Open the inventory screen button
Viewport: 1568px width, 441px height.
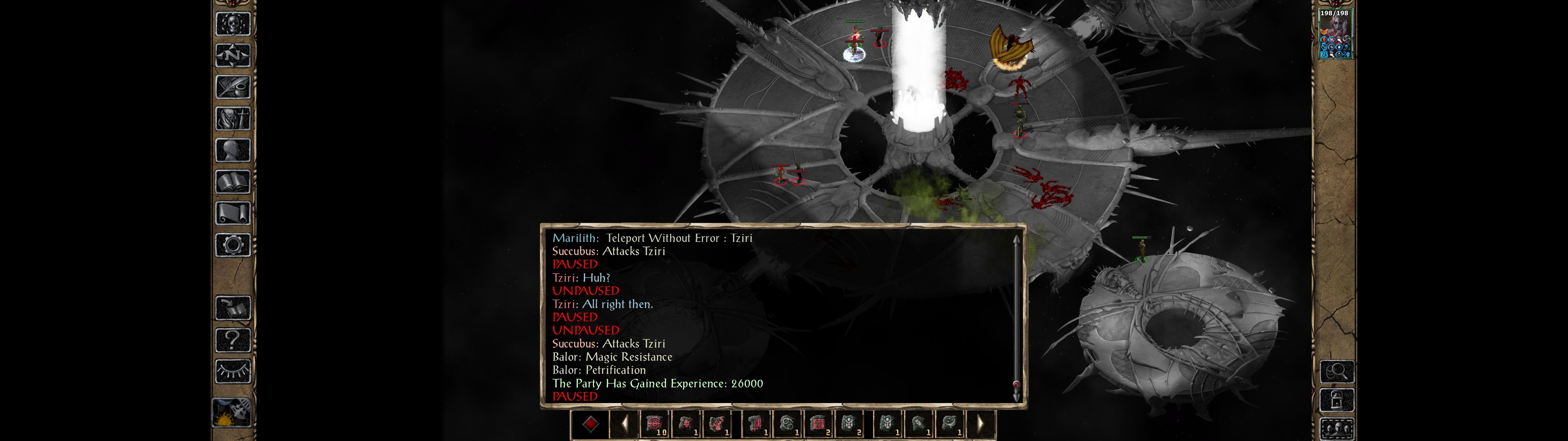(x=232, y=119)
